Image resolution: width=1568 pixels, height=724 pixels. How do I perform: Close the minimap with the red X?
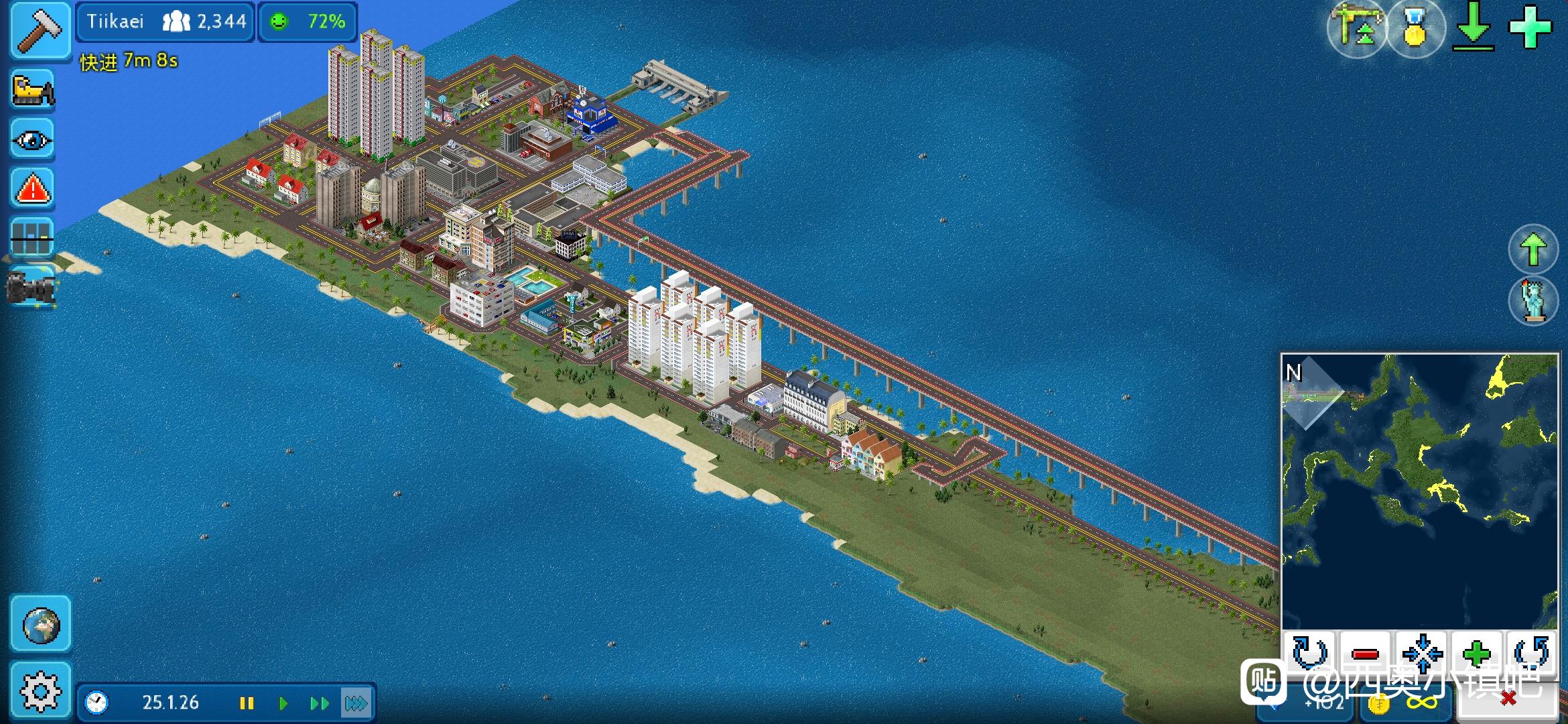(1508, 699)
